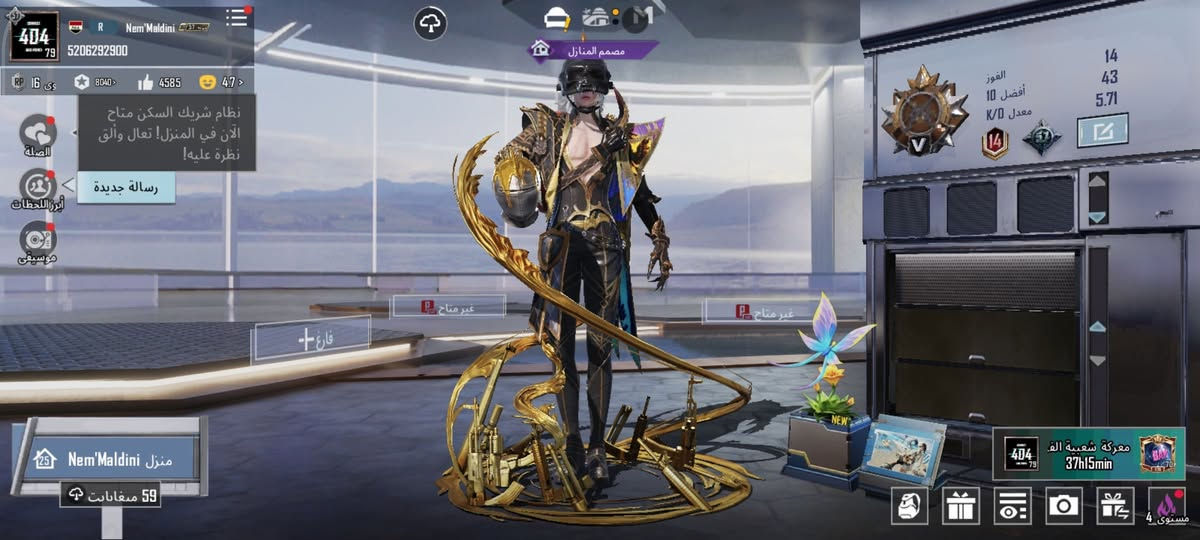Image resolution: width=1200 pixels, height=540 pixels.
Task: Toggle the eye display options button
Action: 1012,506
